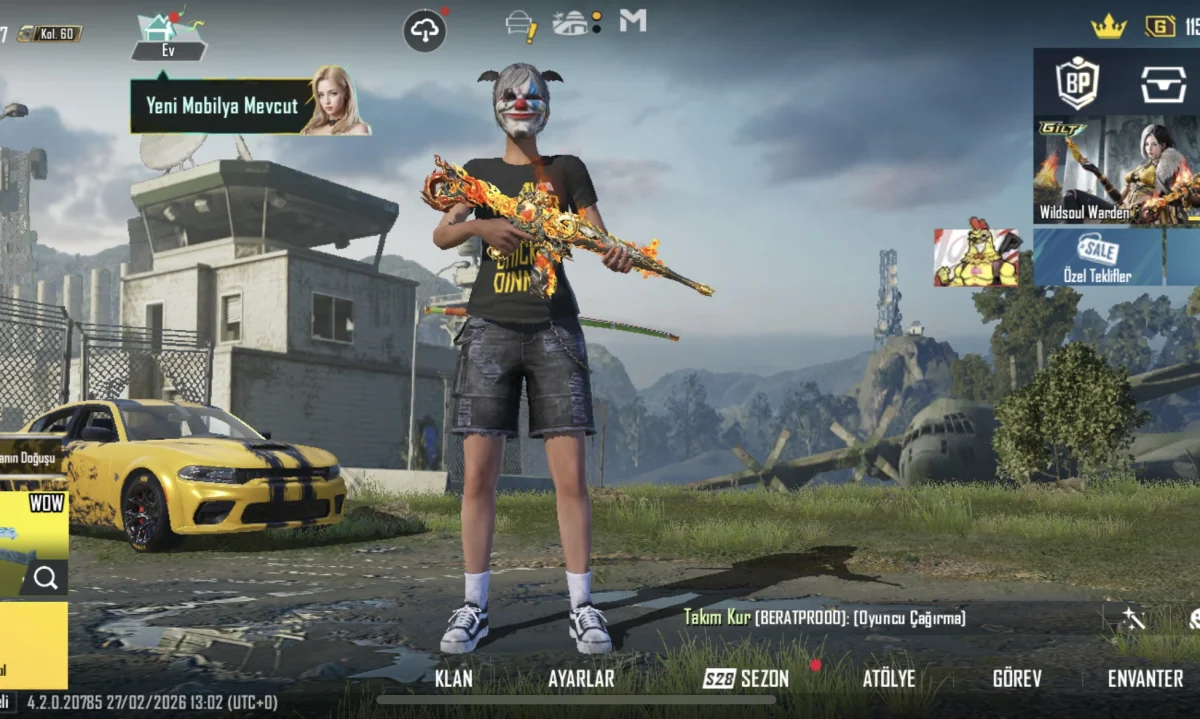Image resolution: width=1200 pixels, height=719 pixels.
Task: Open the BP pass button
Action: click(x=1078, y=82)
